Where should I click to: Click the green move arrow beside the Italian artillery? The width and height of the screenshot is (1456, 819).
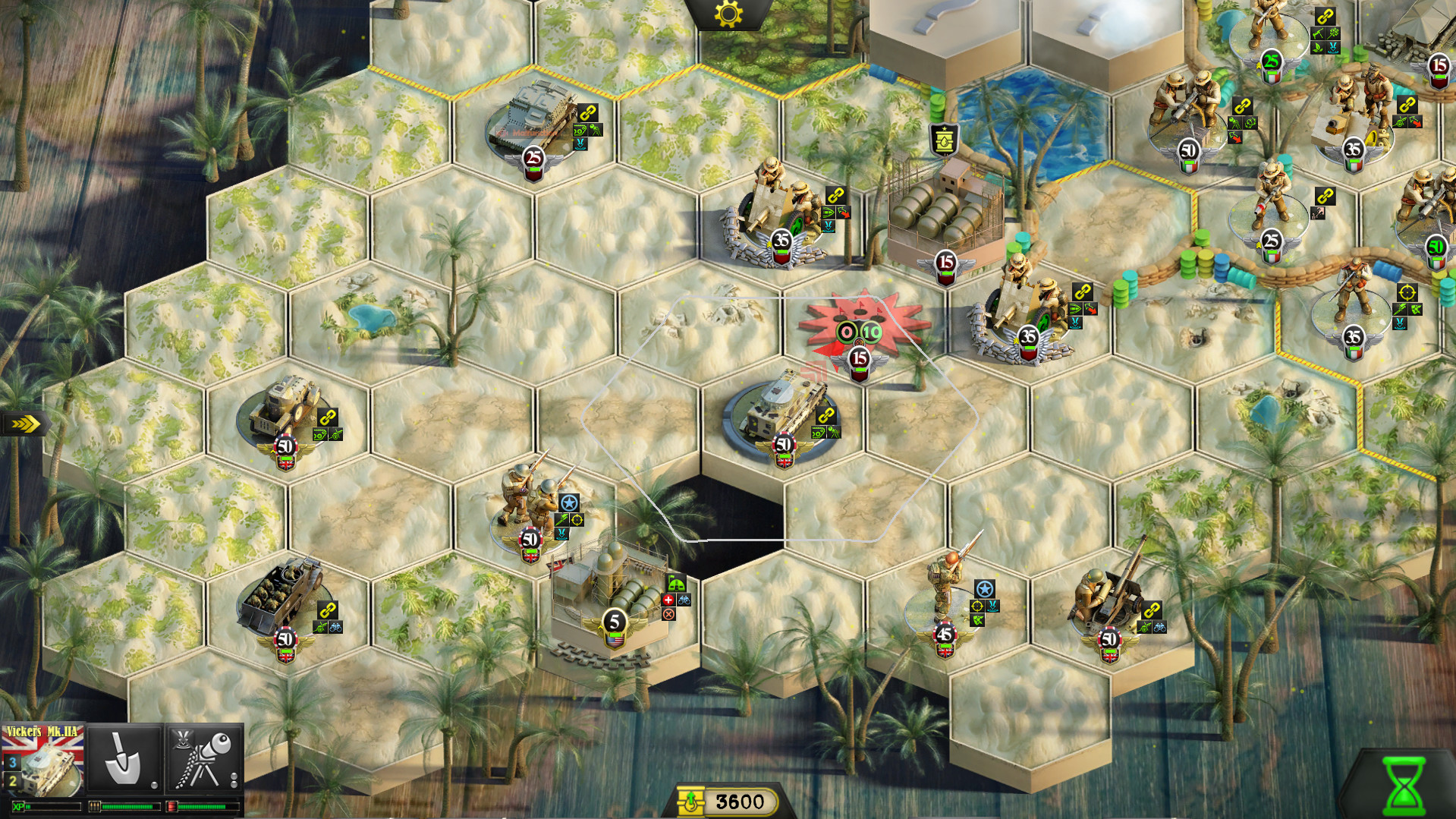pyautogui.click(x=1075, y=308)
